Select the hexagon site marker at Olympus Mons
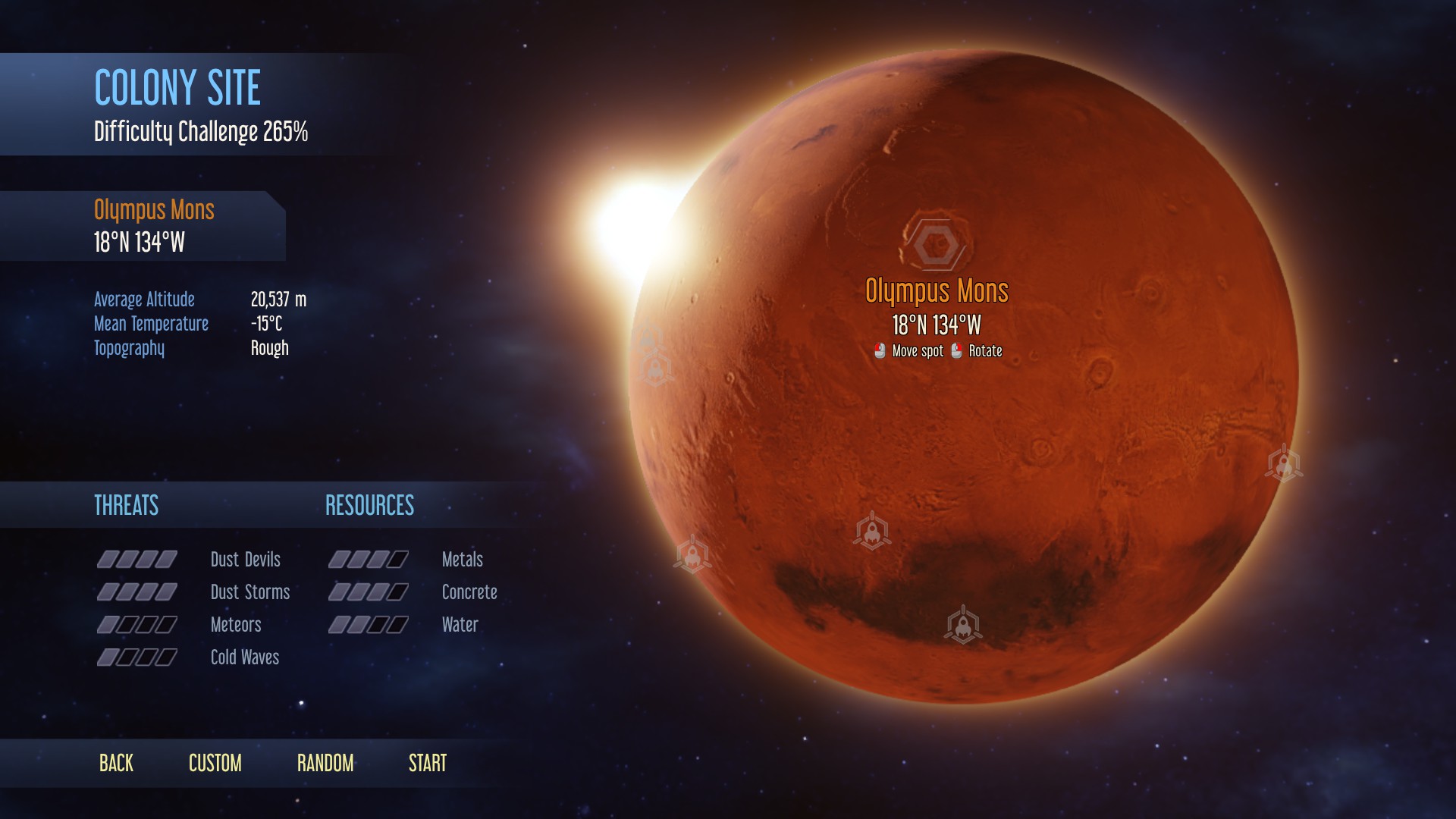The image size is (1456, 819). (936, 244)
